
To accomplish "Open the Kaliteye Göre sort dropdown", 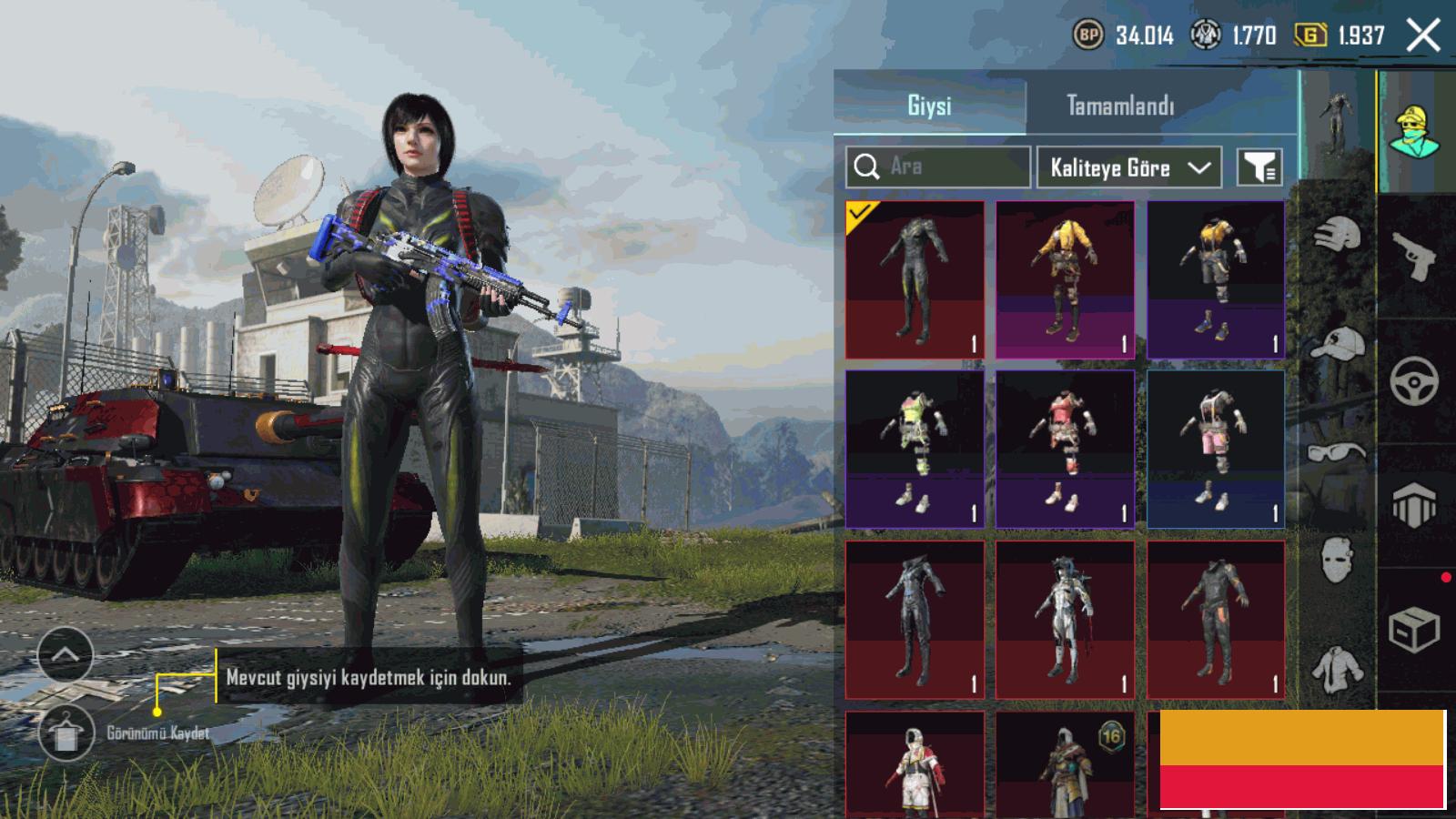I will [1128, 167].
